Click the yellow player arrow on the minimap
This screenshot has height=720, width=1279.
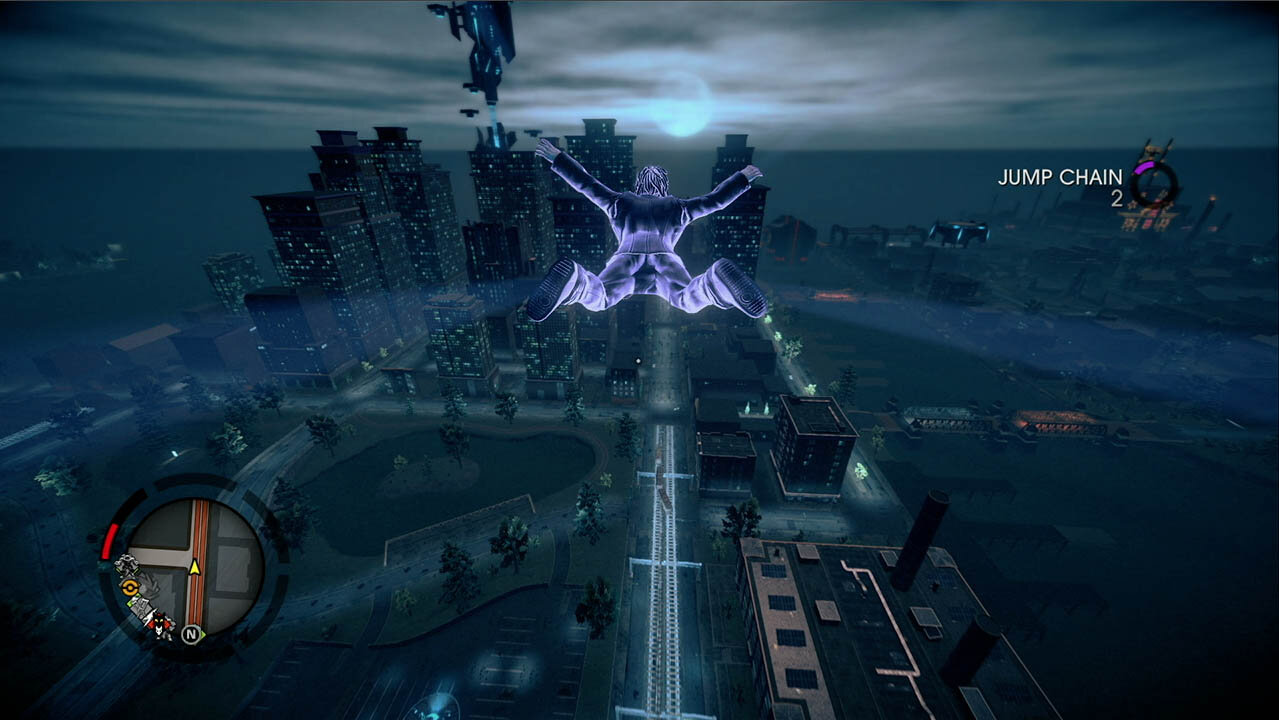(x=195, y=567)
